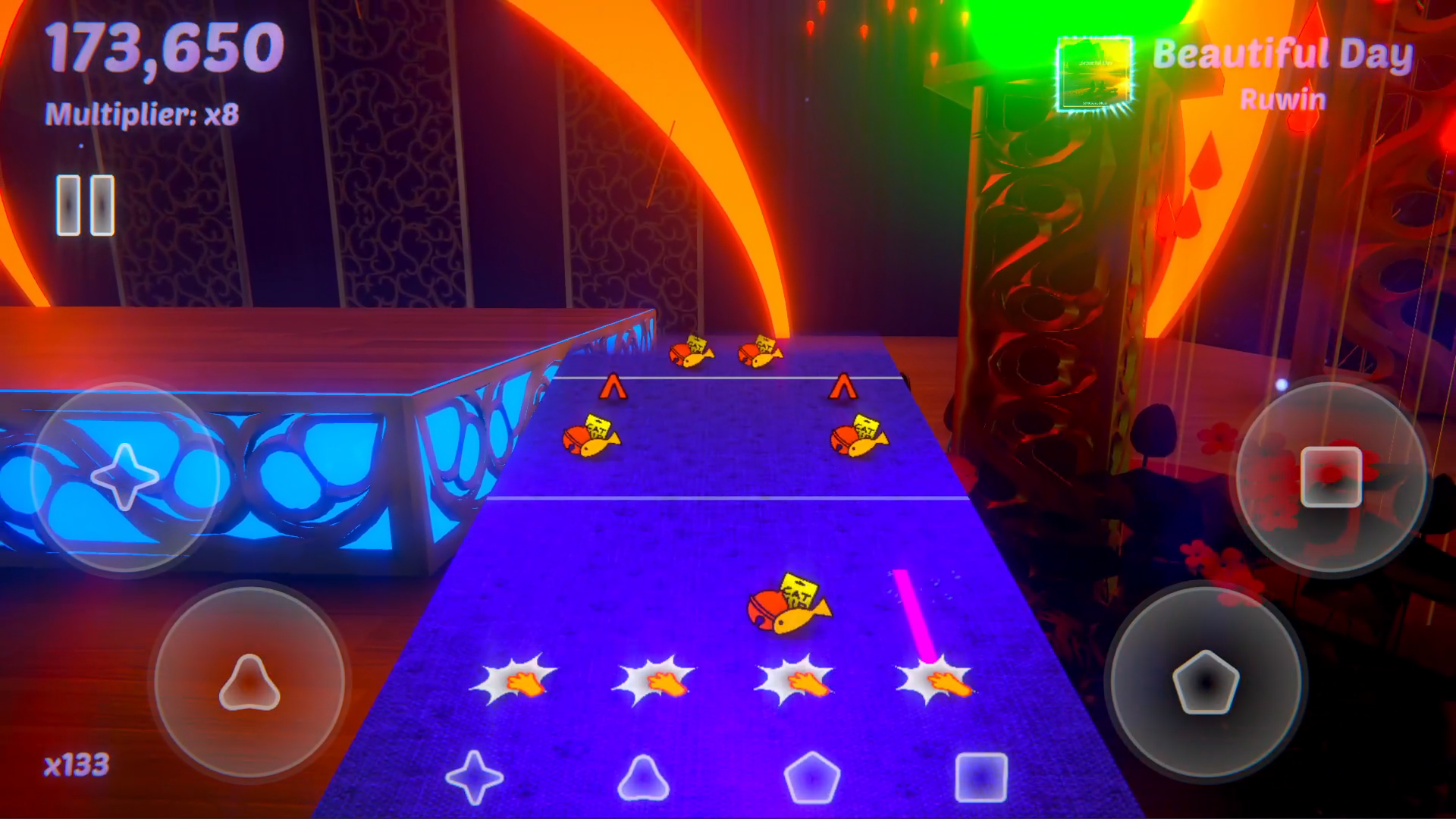Select the artist name Ruwin
This screenshot has height=819, width=1456.
tap(1282, 99)
